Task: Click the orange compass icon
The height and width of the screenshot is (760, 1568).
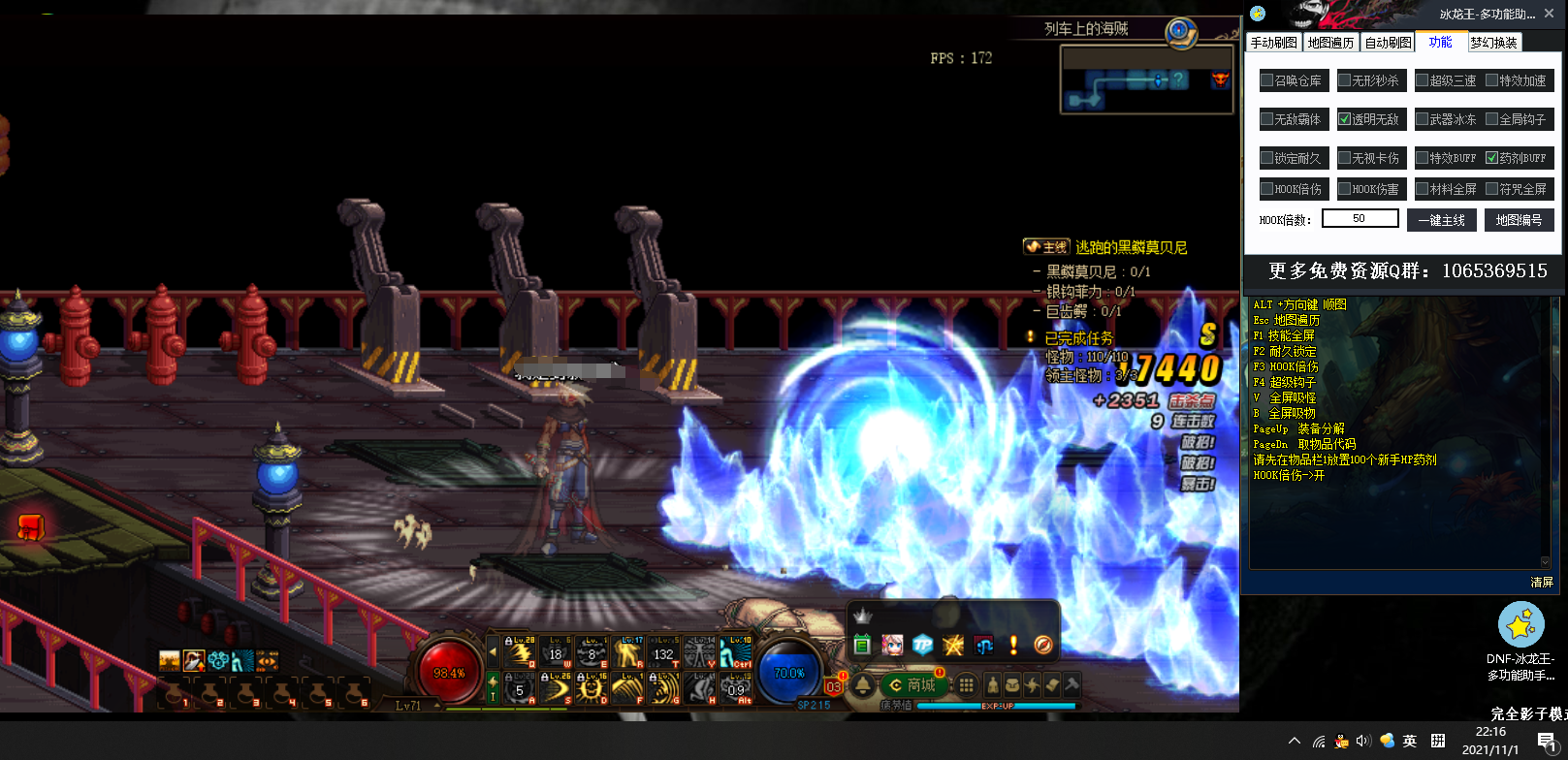Action: pos(1043,645)
